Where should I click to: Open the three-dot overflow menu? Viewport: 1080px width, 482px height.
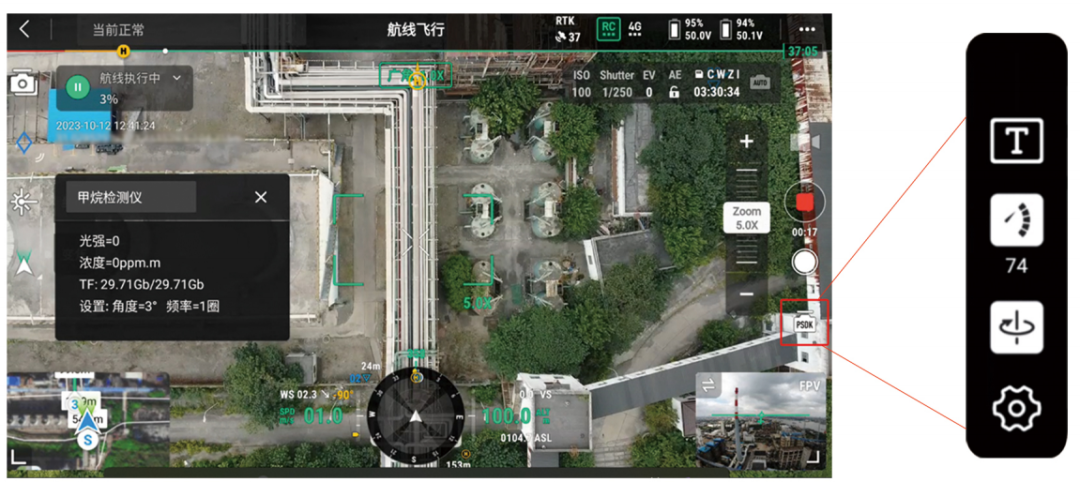(806, 29)
